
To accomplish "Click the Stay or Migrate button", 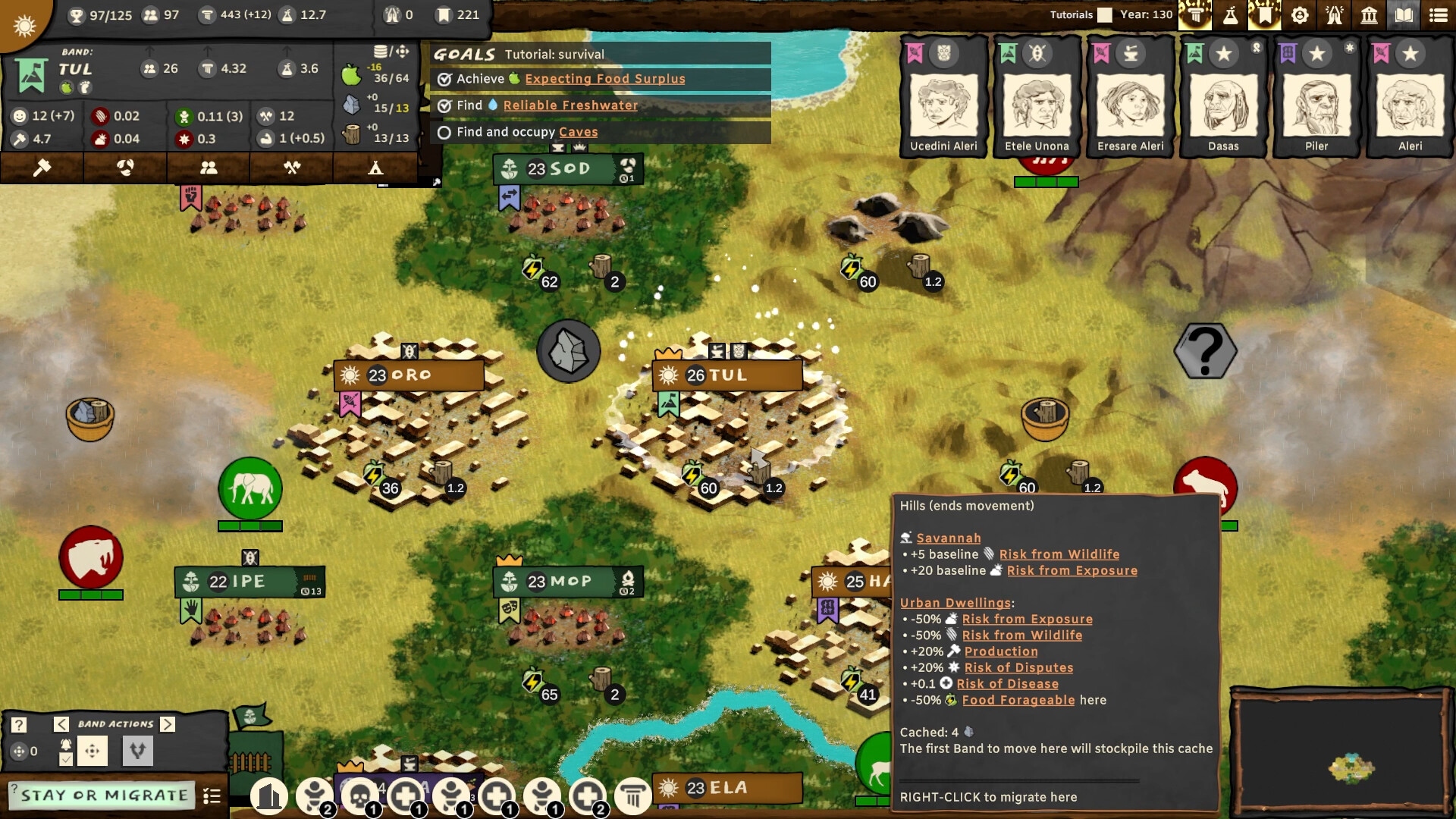I will pyautogui.click(x=104, y=795).
